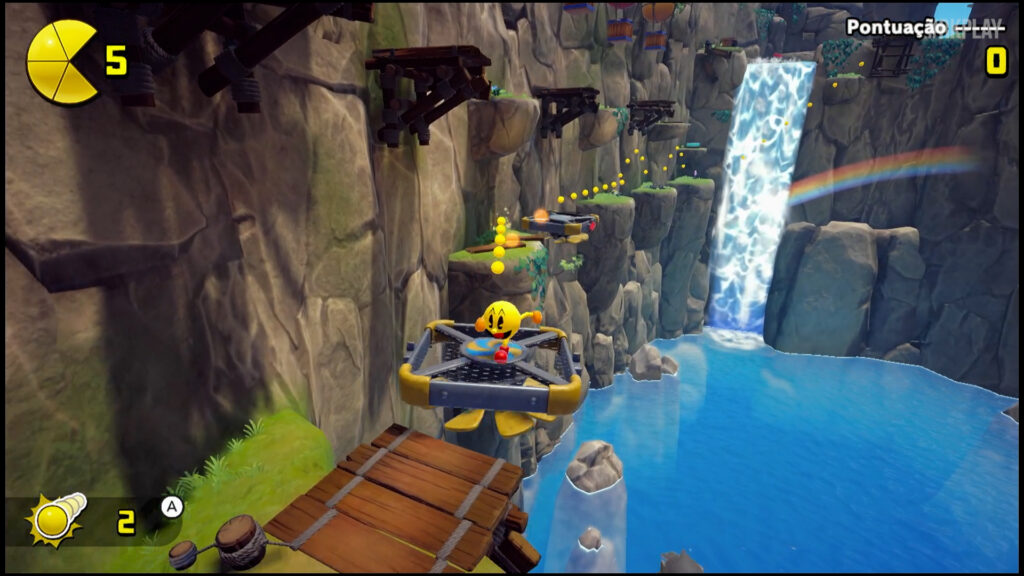The image size is (1024, 576).
Task: Select the glowing power pellet item icon
Action: pos(56,518)
